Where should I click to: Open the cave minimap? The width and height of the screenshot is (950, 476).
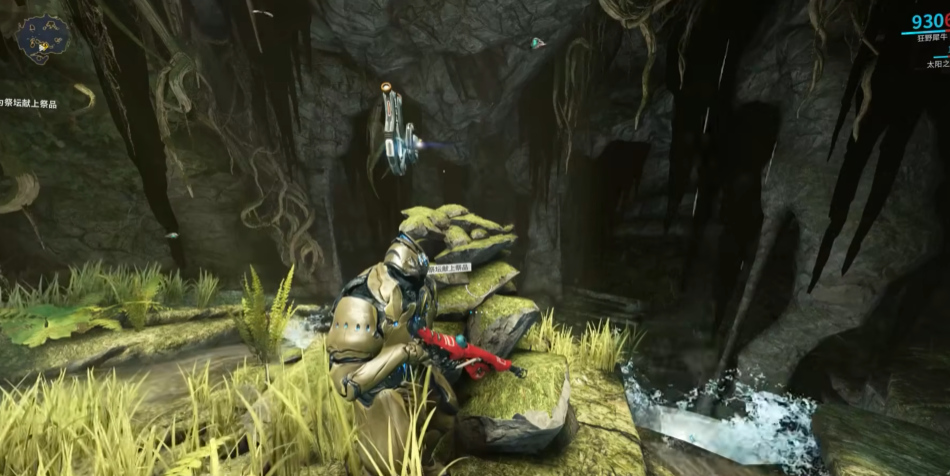[42, 40]
